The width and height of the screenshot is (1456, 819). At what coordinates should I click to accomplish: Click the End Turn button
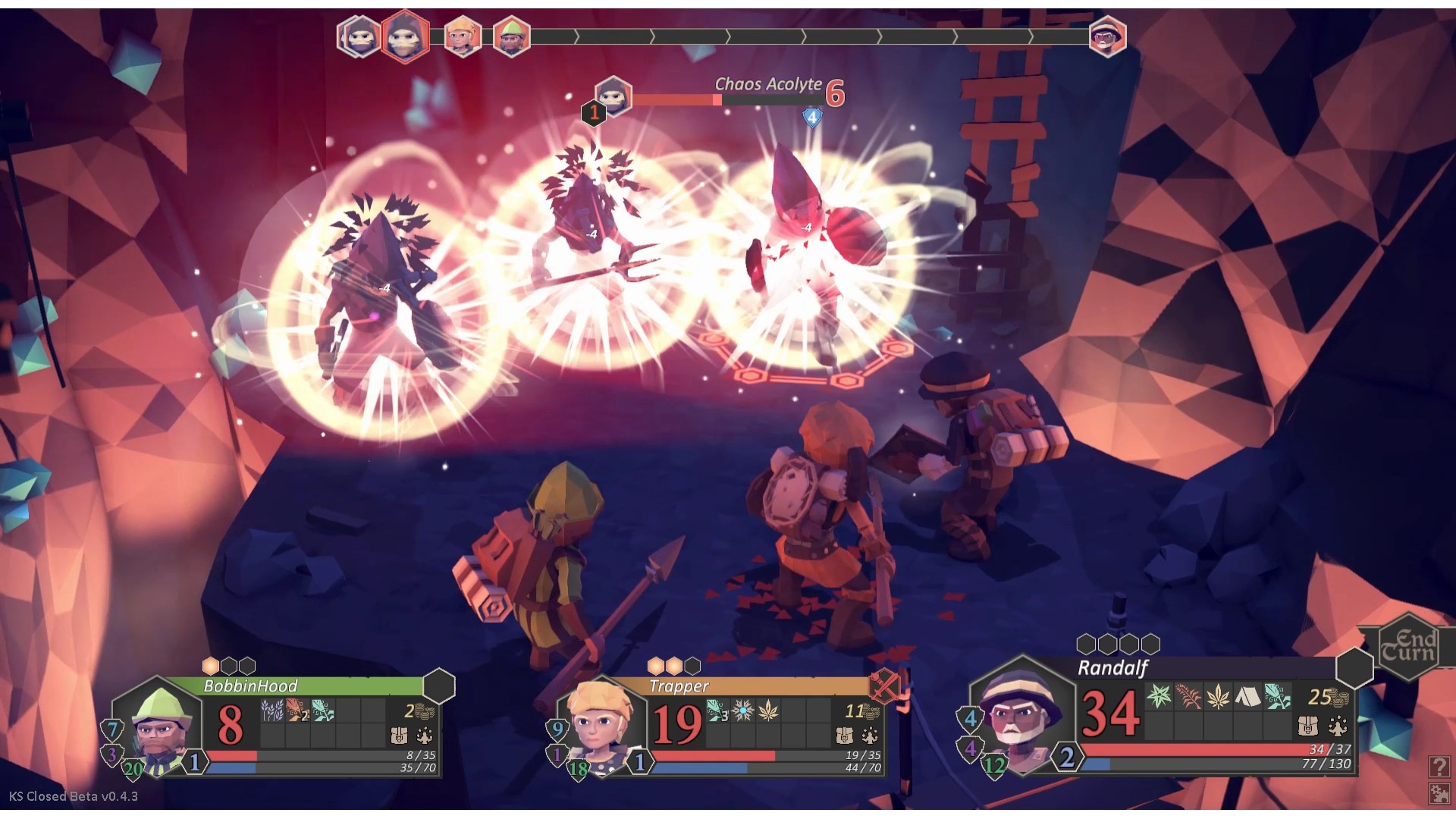[x=1407, y=646]
